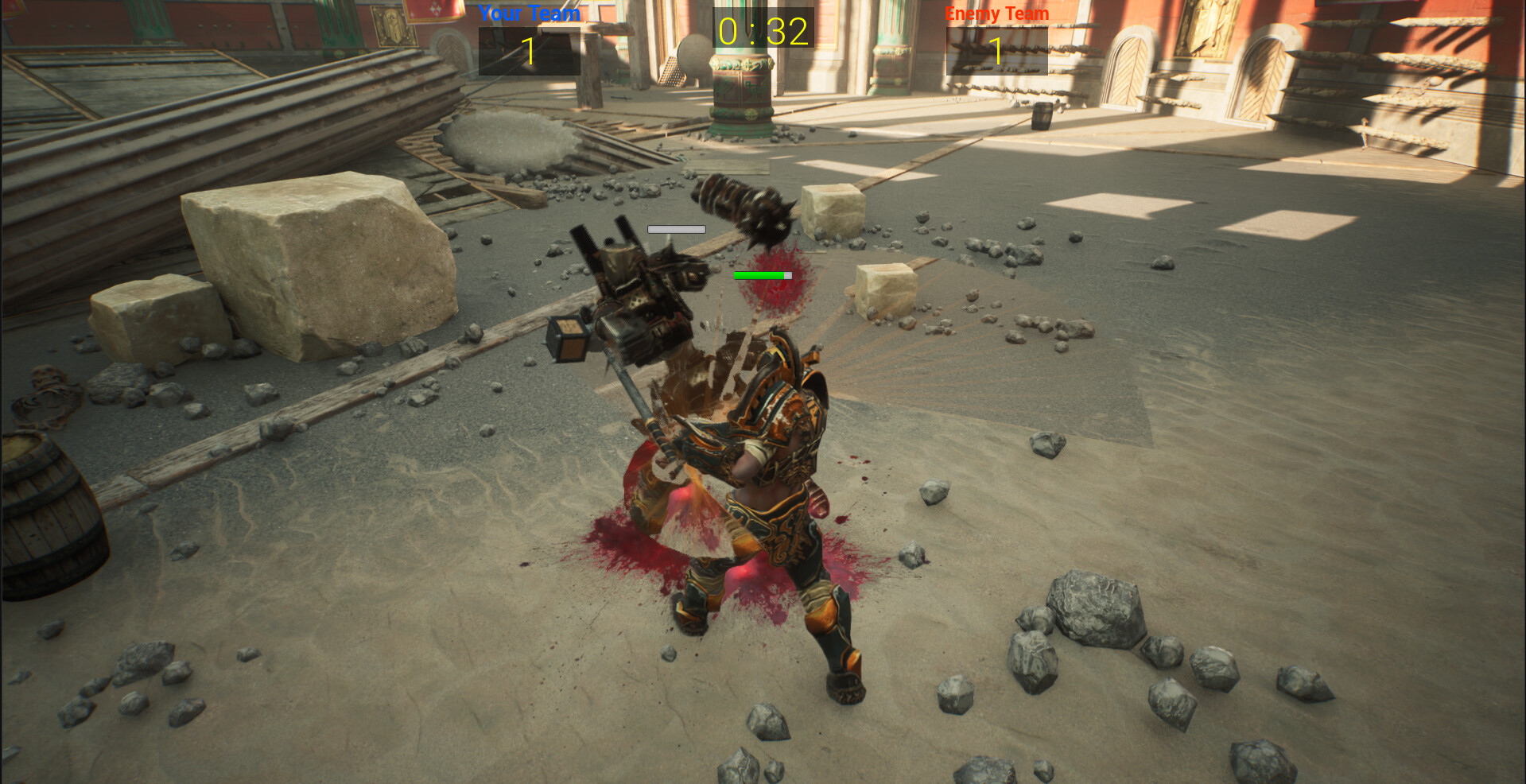Image resolution: width=1526 pixels, height=784 pixels.
Task: Click the small cube on the hammer shaft
Action: pyautogui.click(x=567, y=338)
